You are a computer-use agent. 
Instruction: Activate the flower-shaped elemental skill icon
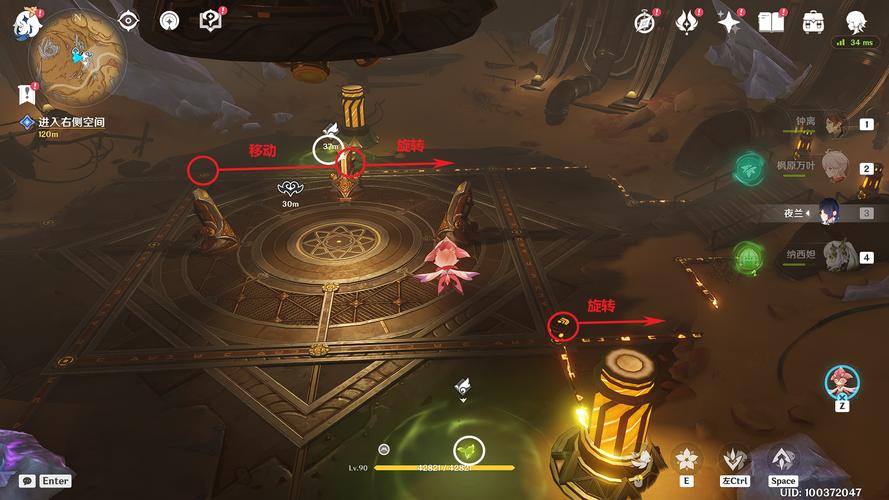click(x=687, y=459)
